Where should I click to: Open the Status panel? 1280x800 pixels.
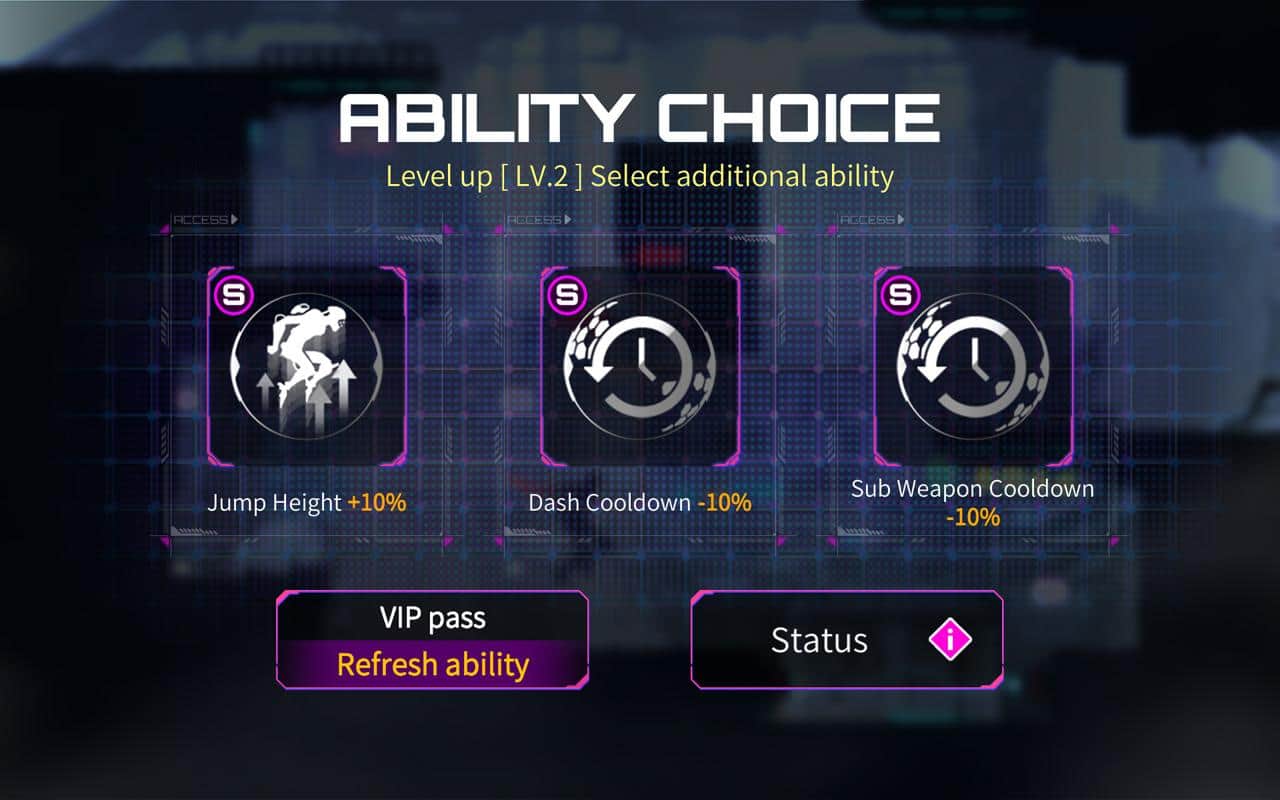tap(846, 640)
